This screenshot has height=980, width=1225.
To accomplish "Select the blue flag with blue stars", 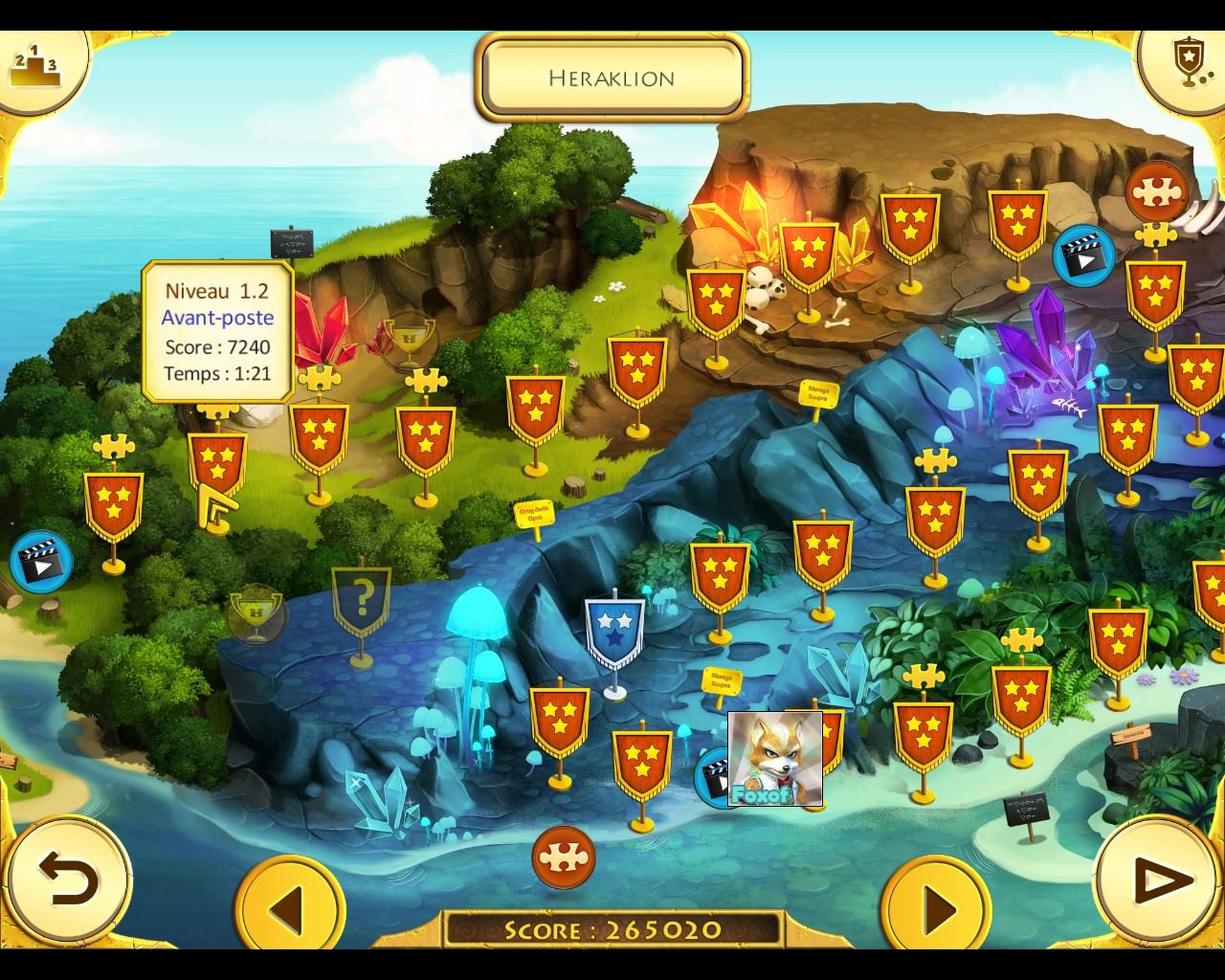I will (x=614, y=633).
